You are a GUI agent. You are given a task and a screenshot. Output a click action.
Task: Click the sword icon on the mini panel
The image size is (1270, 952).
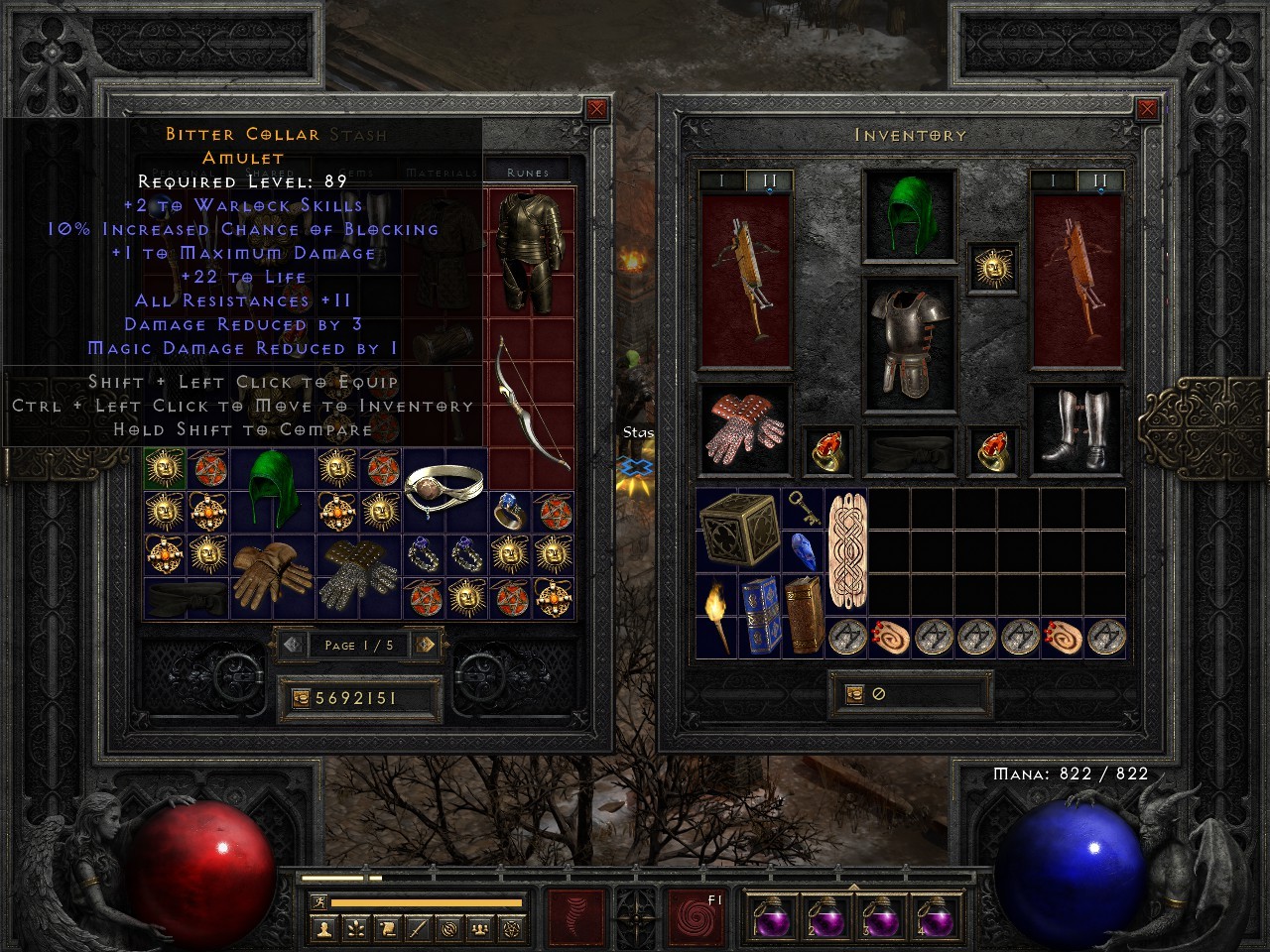(419, 928)
